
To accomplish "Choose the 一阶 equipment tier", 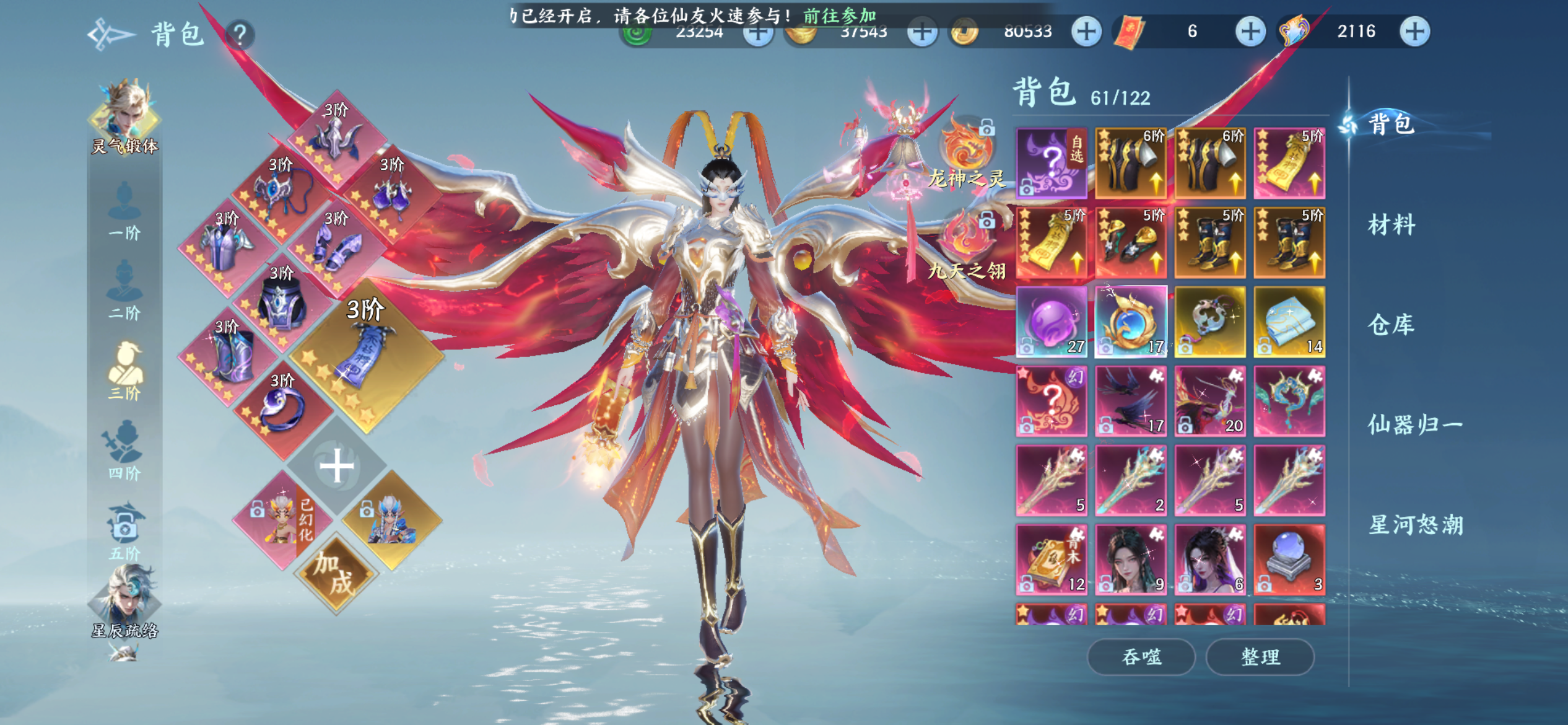I will [124, 211].
